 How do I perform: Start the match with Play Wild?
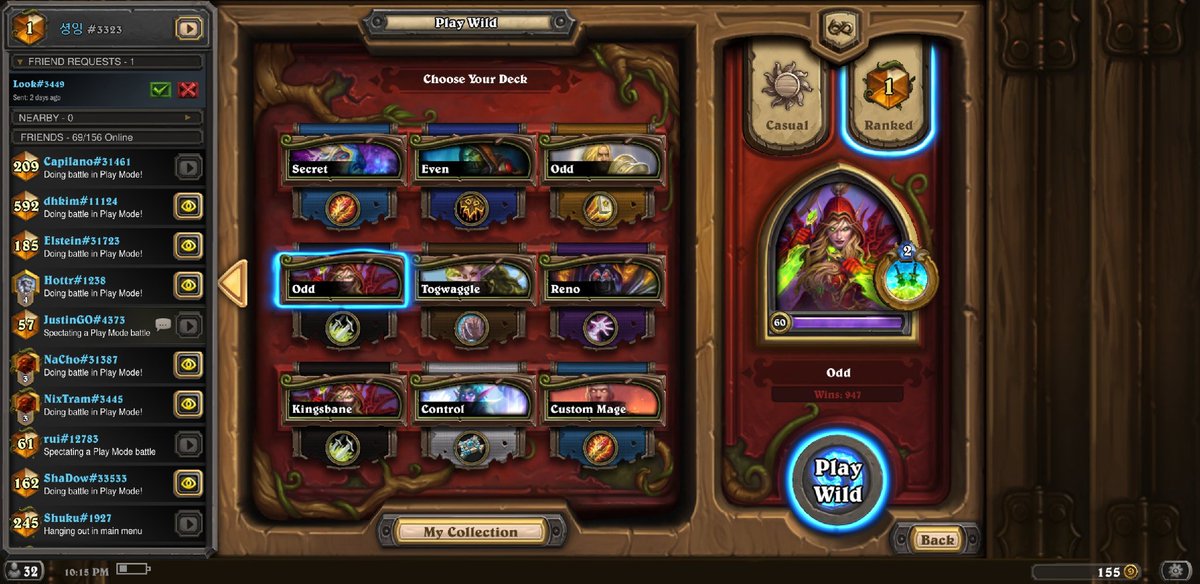click(x=837, y=481)
